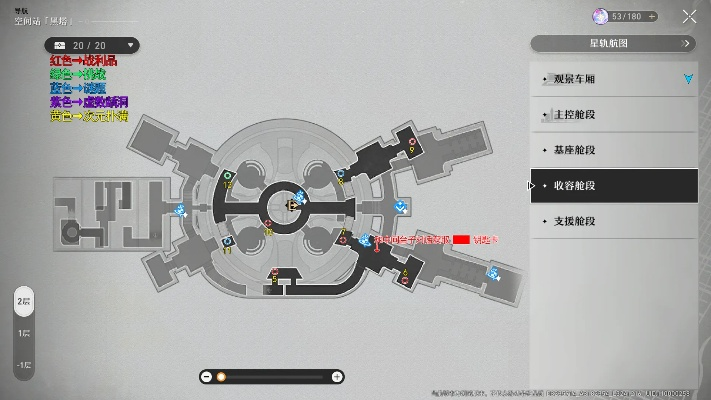Viewport: 711px width, 400px height.
Task: Switch to basement floor -1层
Action: pyautogui.click(x=23, y=366)
